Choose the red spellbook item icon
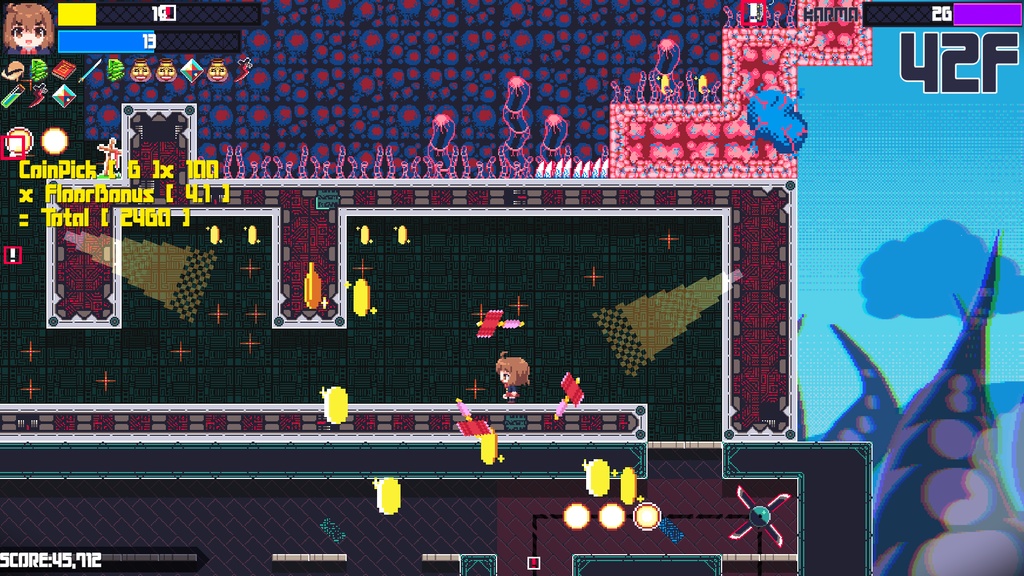The width and height of the screenshot is (1024, 576). coord(64,71)
